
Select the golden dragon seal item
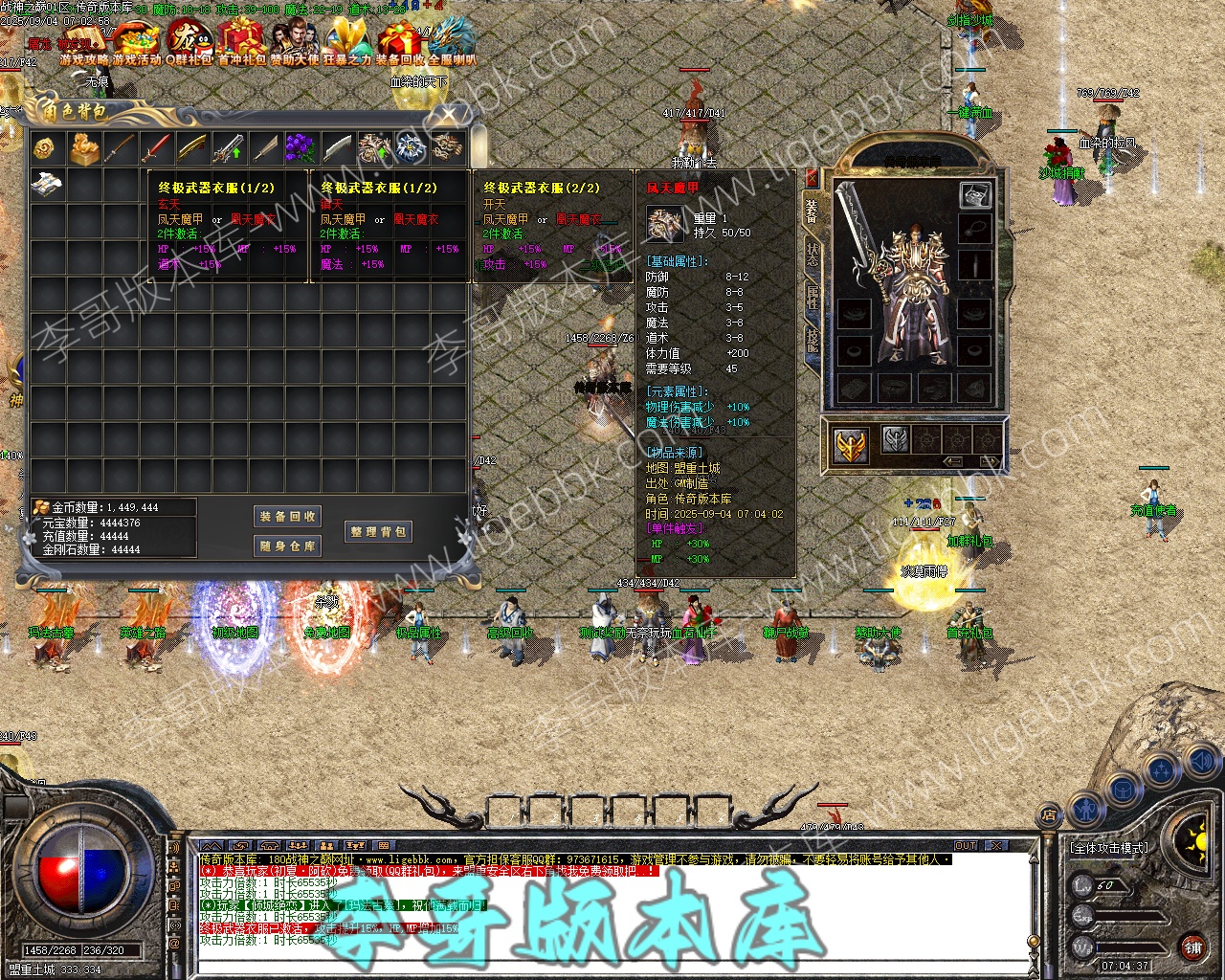(x=84, y=148)
